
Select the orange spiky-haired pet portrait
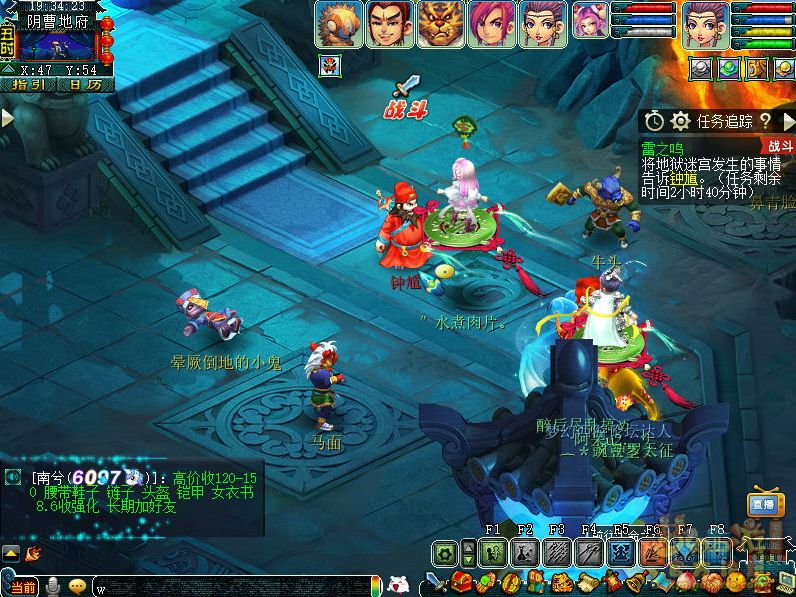339,23
